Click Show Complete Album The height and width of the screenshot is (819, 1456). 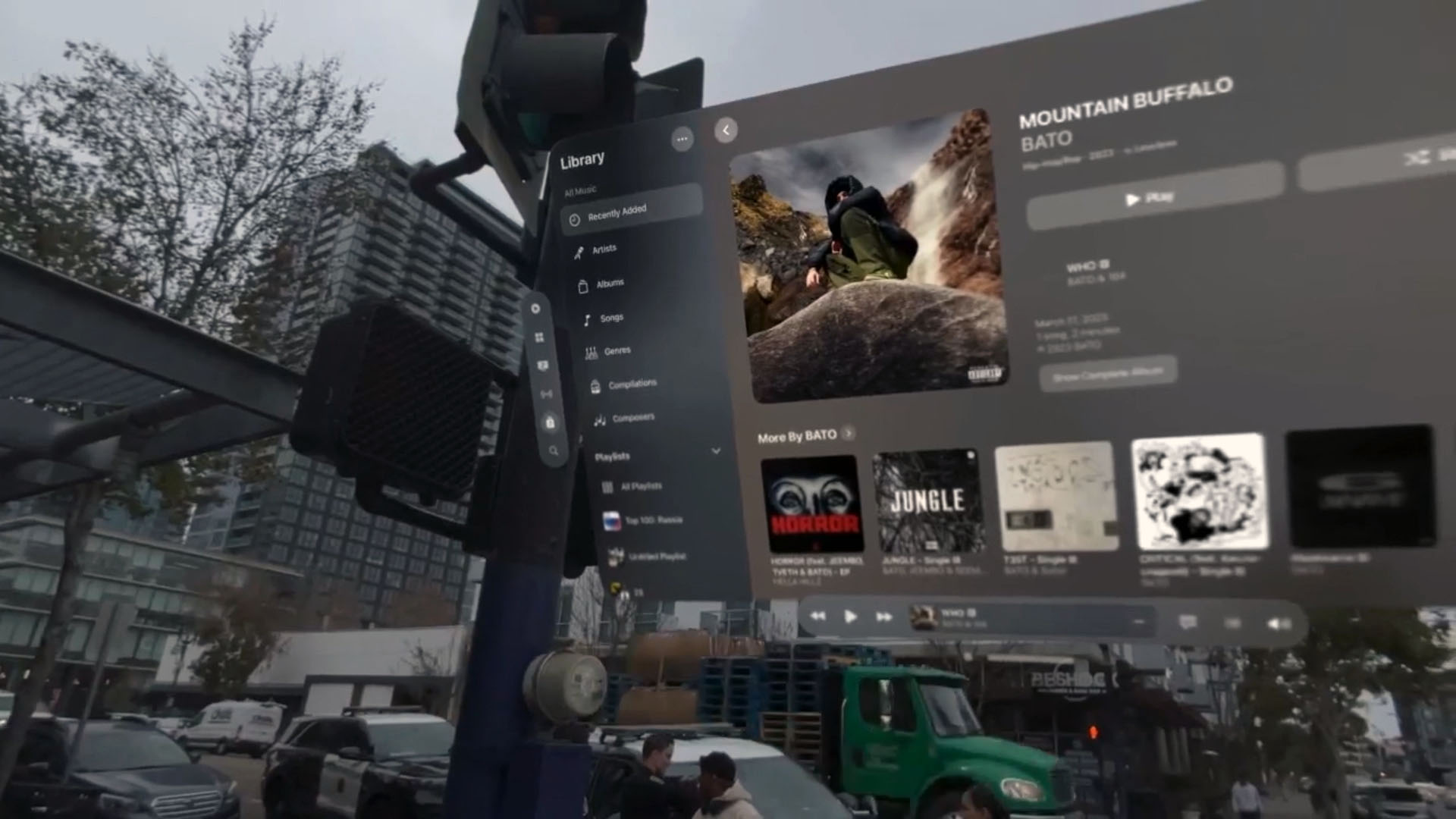click(x=1106, y=374)
